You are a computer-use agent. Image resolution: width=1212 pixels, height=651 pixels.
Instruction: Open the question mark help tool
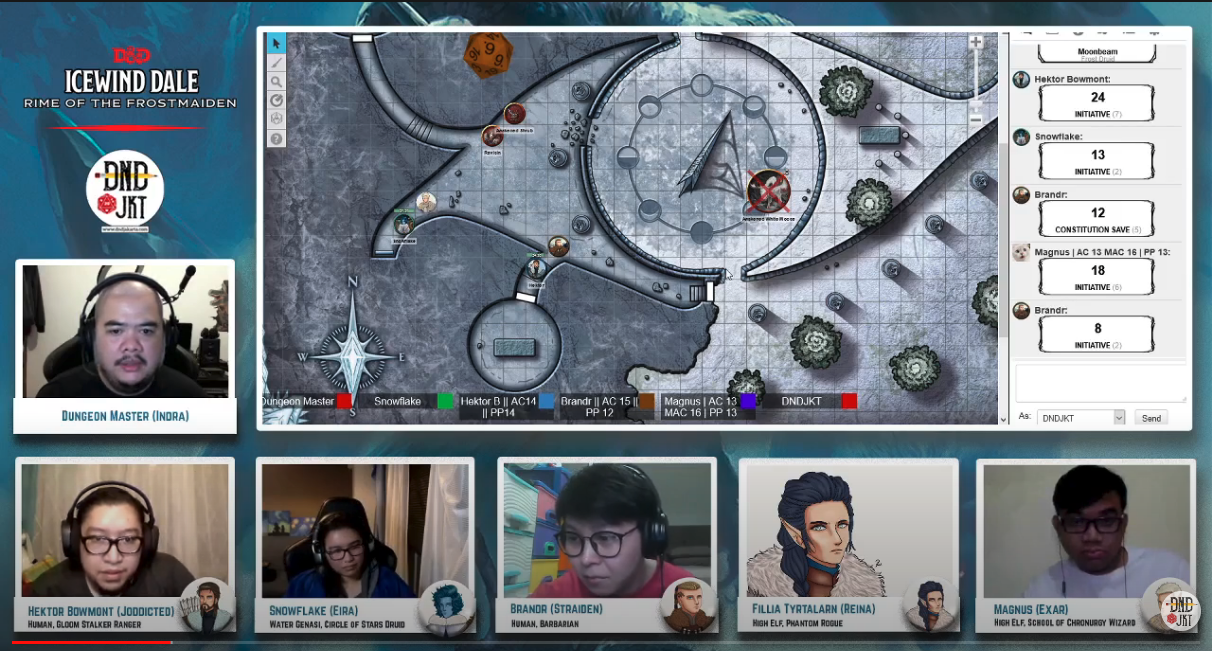[276, 138]
